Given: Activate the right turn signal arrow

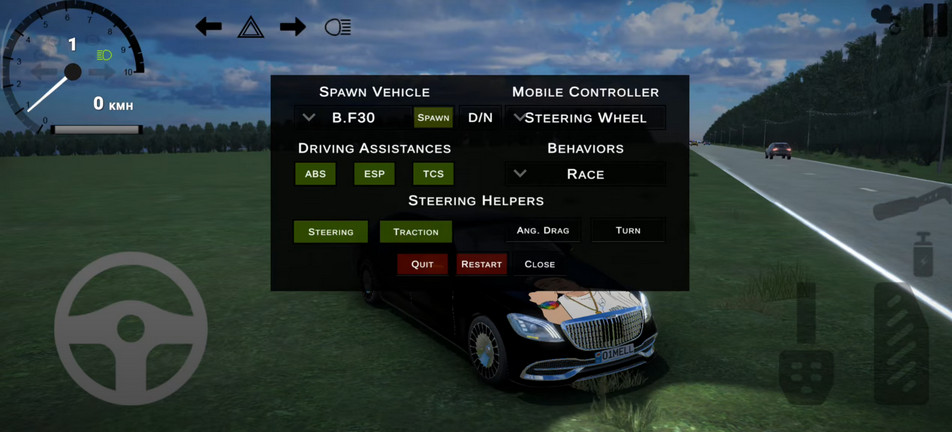Looking at the screenshot, I should pos(293,27).
